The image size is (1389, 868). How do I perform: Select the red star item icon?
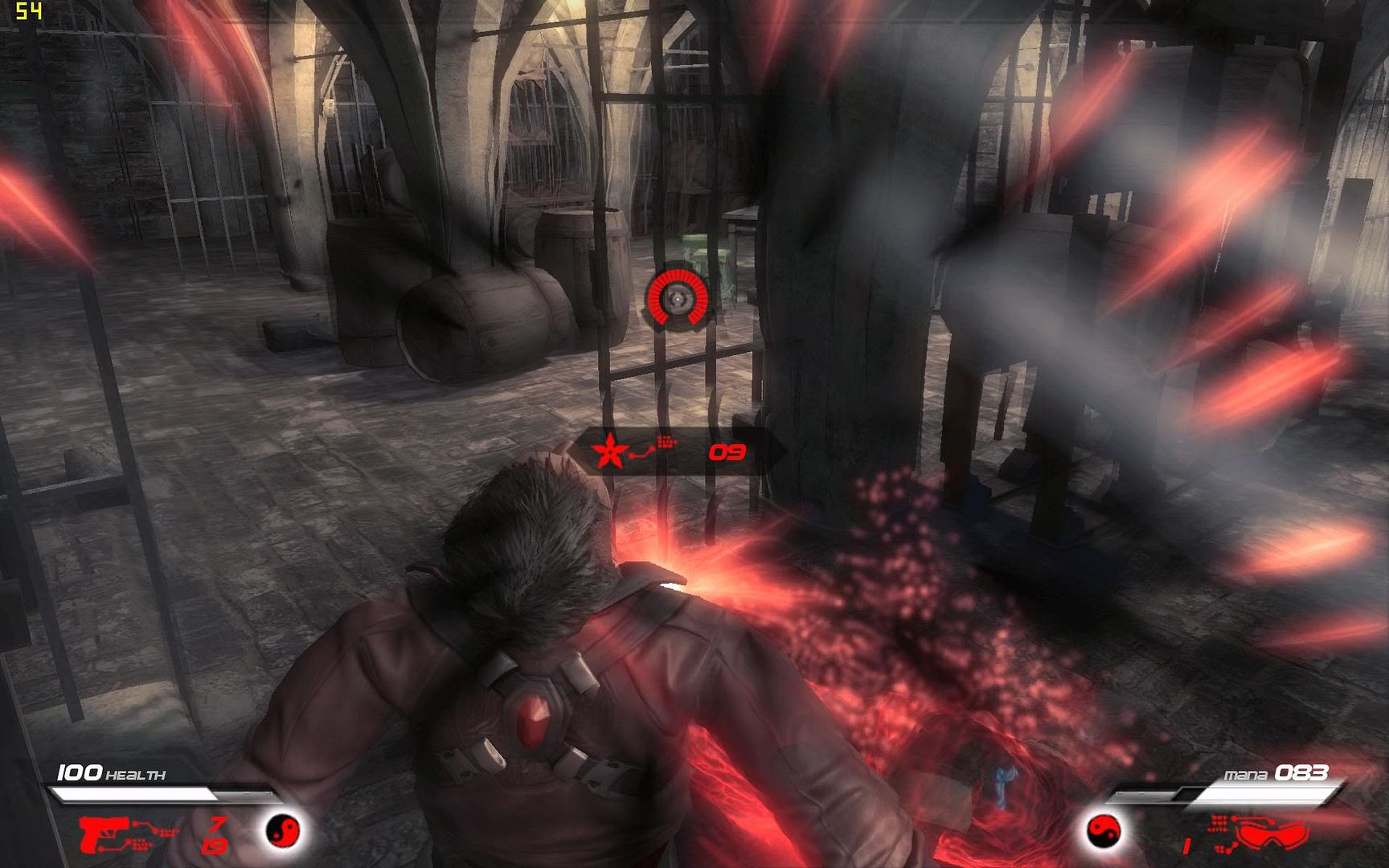610,452
